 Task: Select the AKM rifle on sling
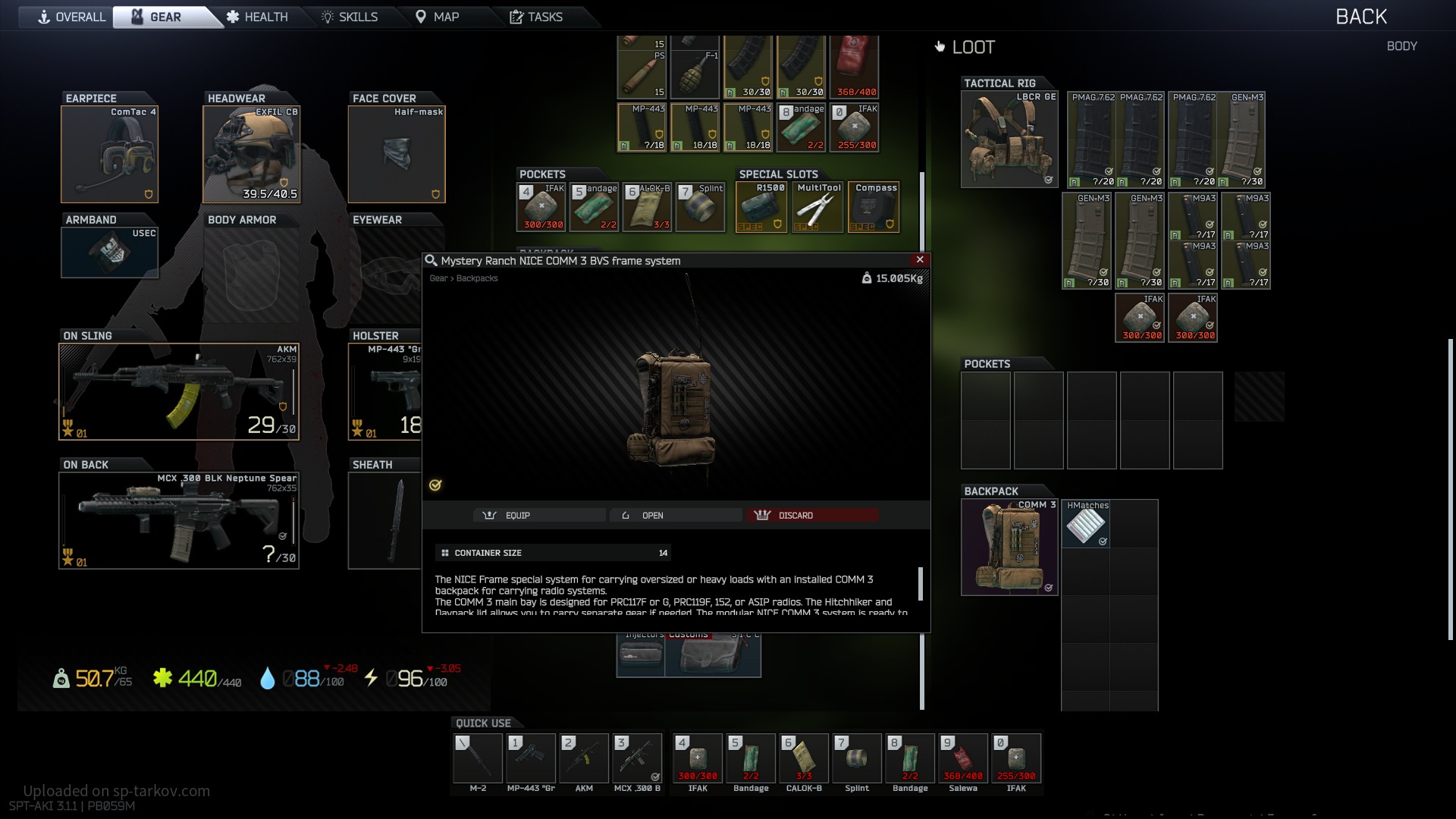179,391
